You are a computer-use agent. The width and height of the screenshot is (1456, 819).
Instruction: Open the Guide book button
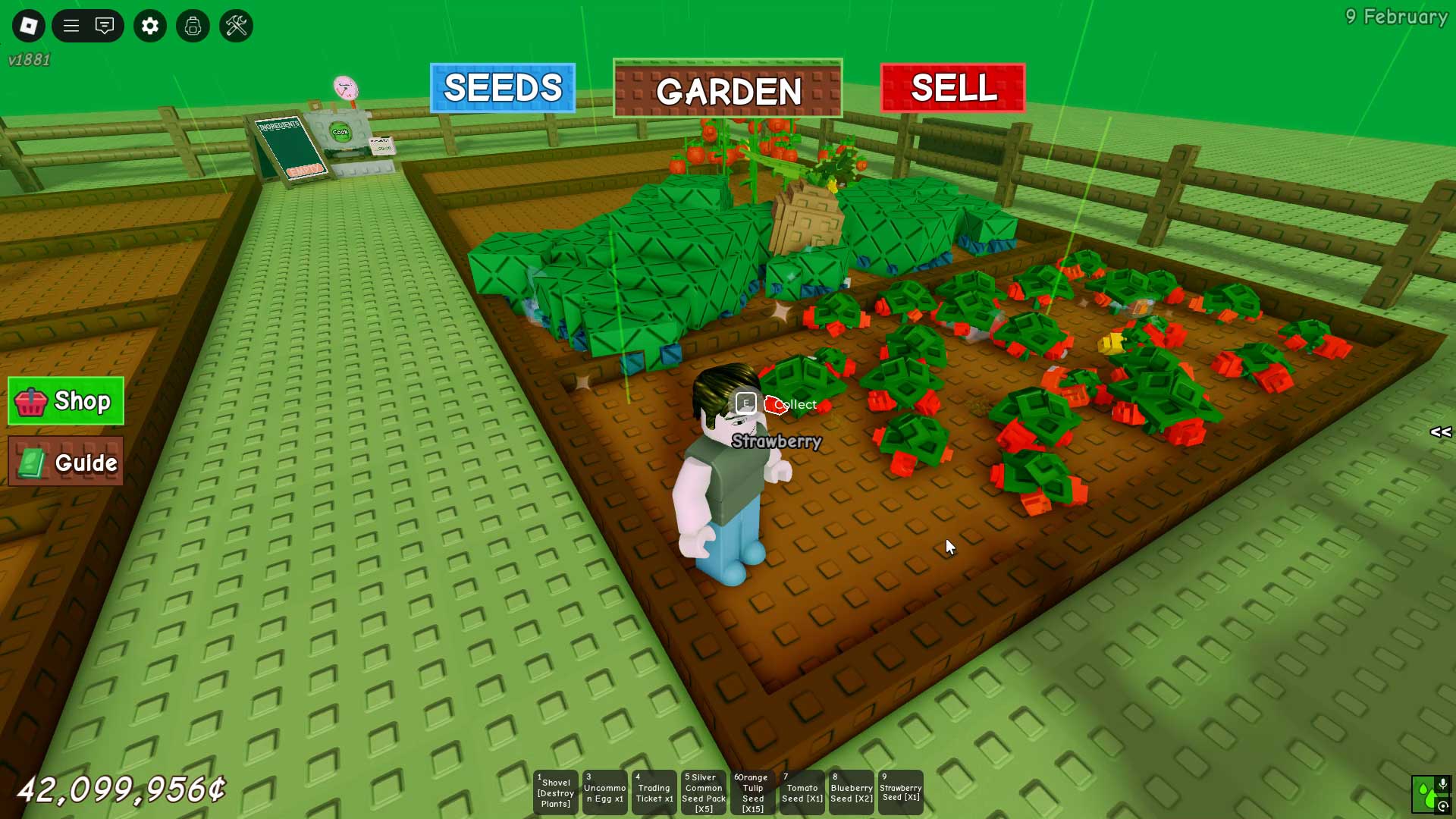pos(66,462)
